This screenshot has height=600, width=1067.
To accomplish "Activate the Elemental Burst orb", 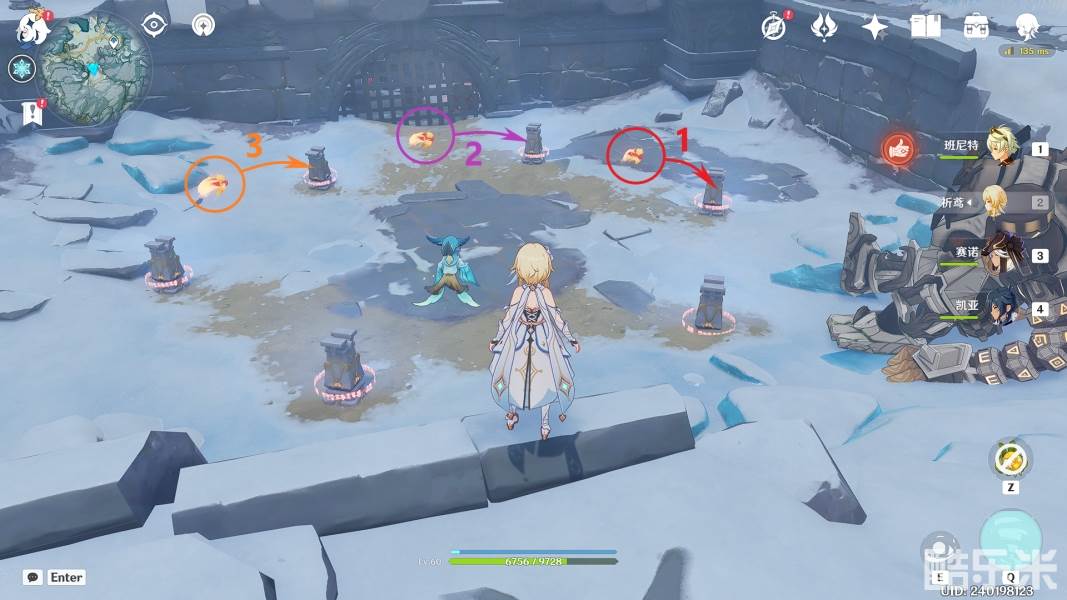I will [1010, 538].
